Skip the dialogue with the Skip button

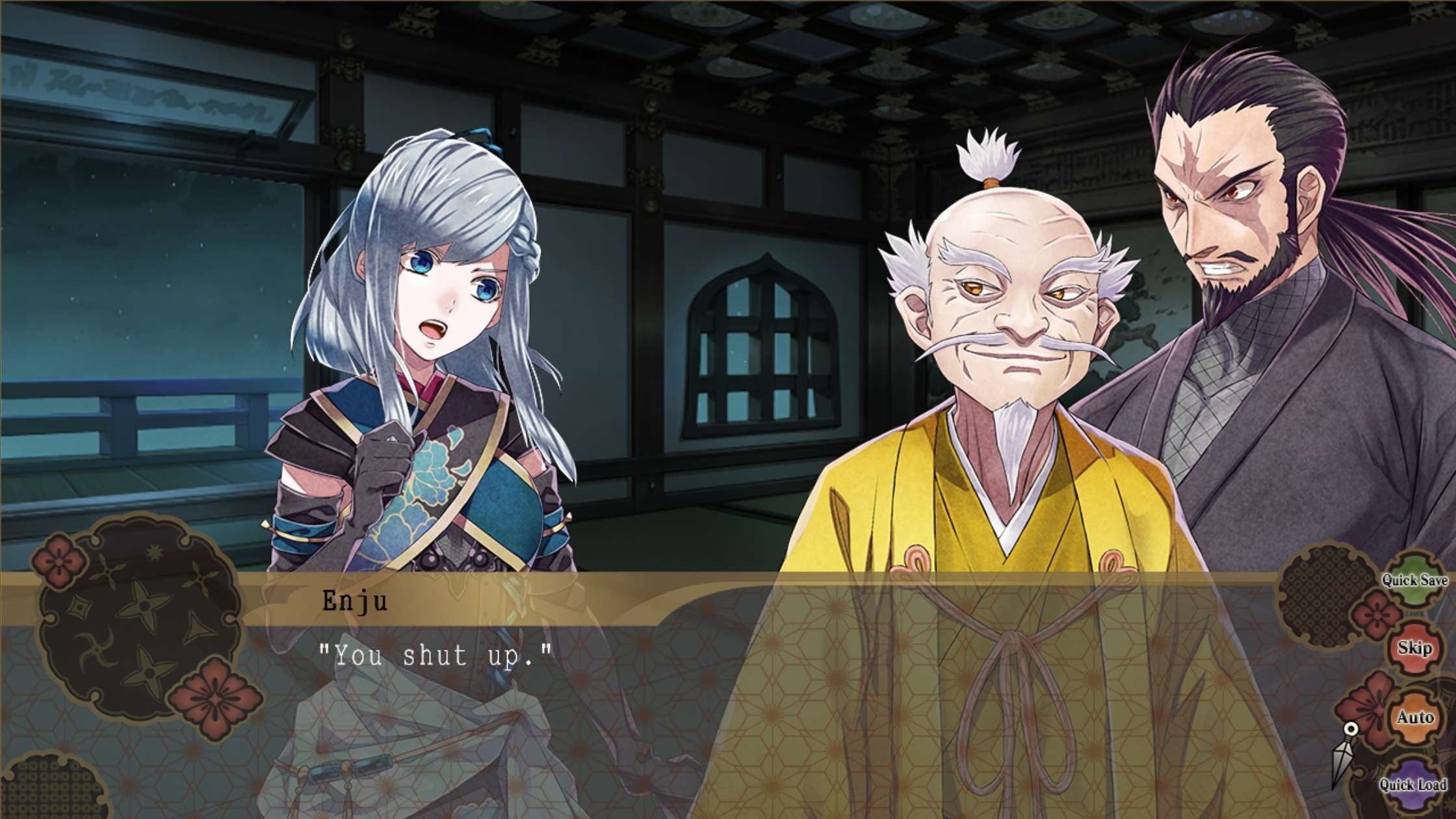pos(1415,648)
